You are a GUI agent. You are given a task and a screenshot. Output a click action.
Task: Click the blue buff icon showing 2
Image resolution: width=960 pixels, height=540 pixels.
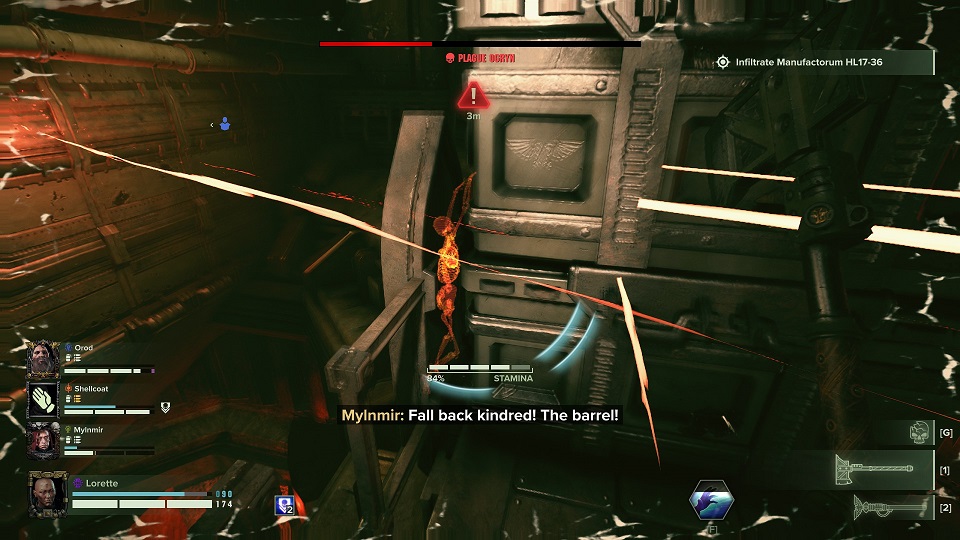coord(284,505)
